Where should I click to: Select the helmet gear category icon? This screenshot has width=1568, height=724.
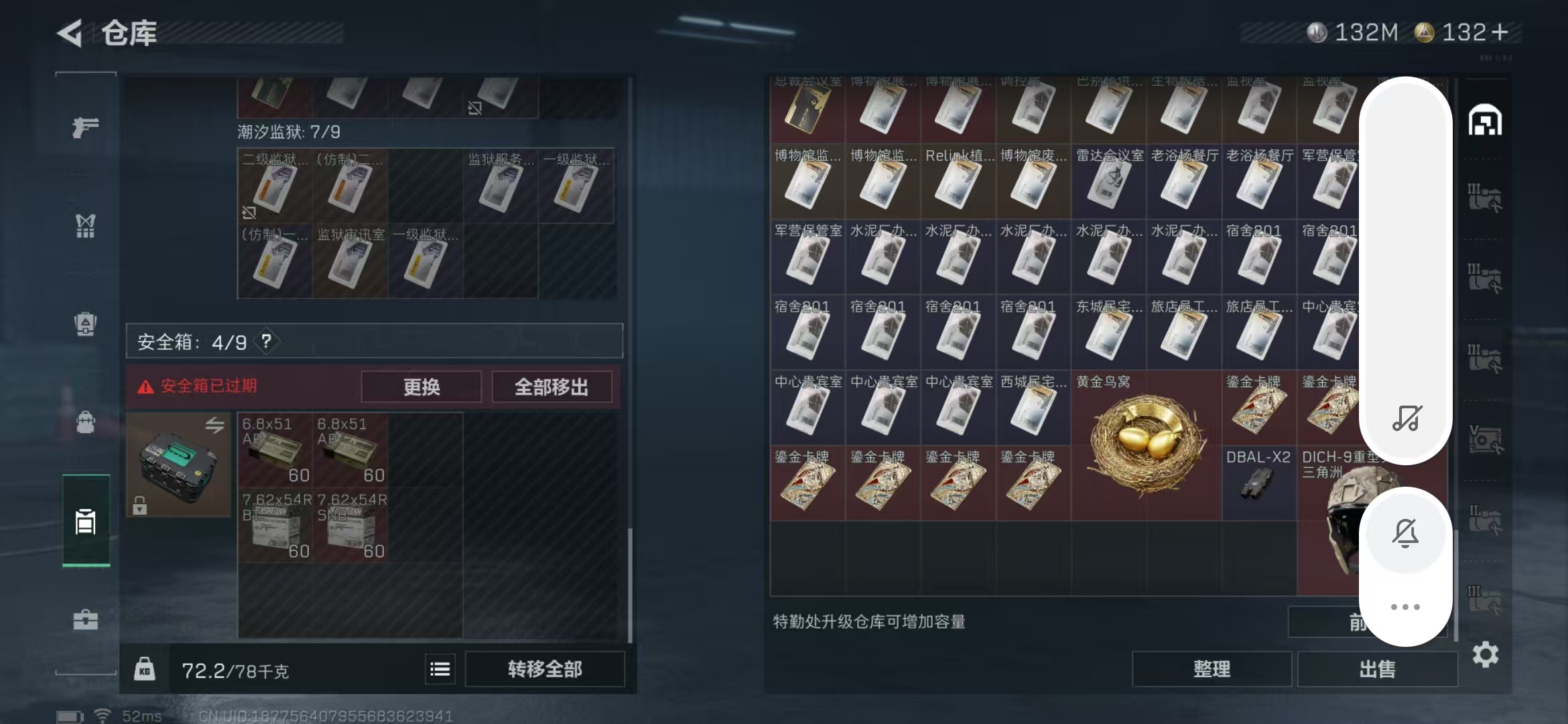[x=85, y=324]
